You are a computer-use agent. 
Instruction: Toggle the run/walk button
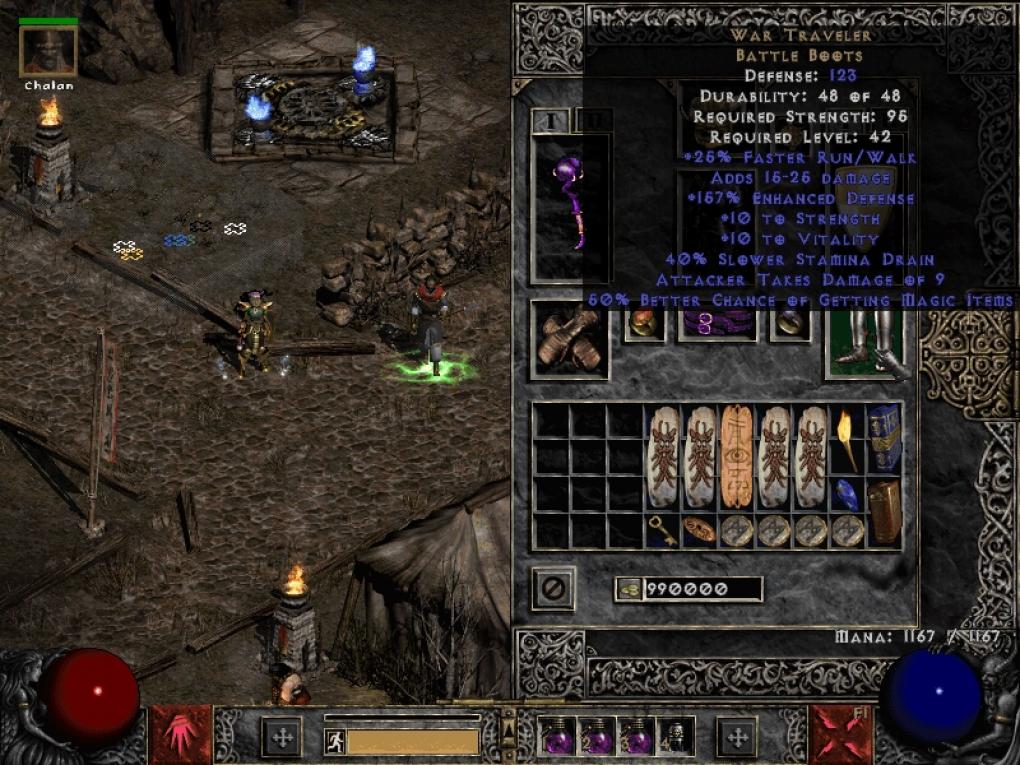click(x=335, y=741)
